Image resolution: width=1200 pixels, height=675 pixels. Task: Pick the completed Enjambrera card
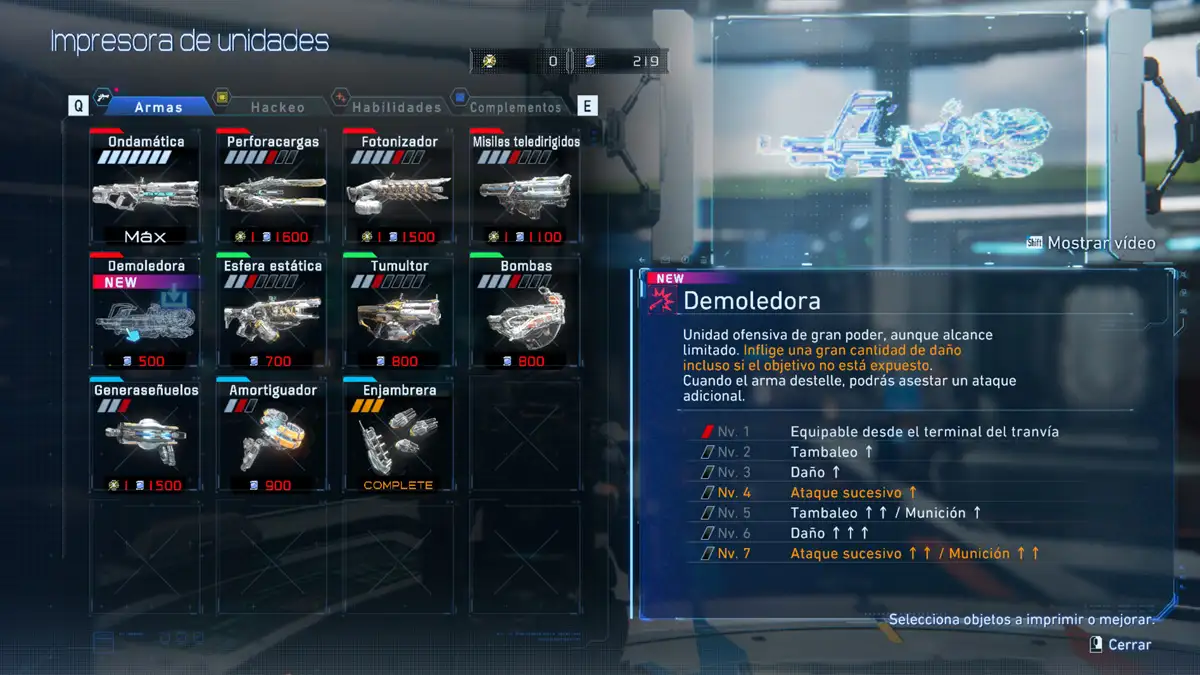(398, 436)
